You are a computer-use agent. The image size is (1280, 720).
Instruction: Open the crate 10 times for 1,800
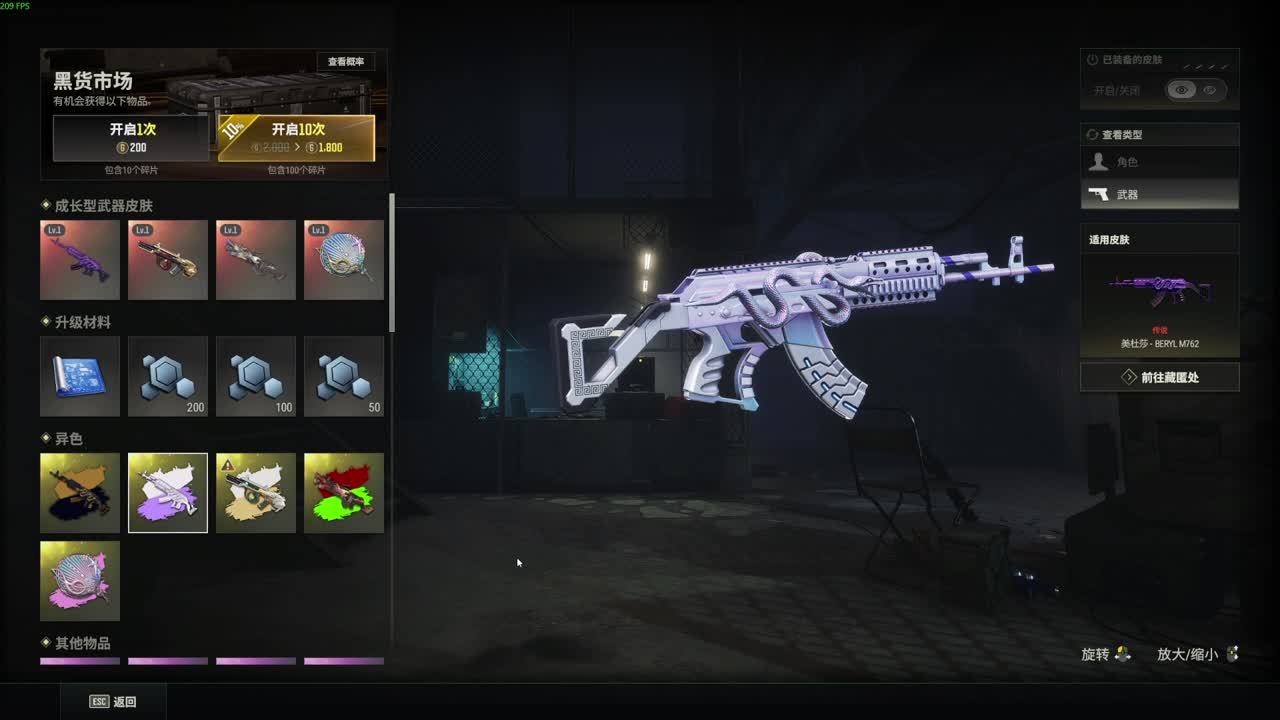297,138
